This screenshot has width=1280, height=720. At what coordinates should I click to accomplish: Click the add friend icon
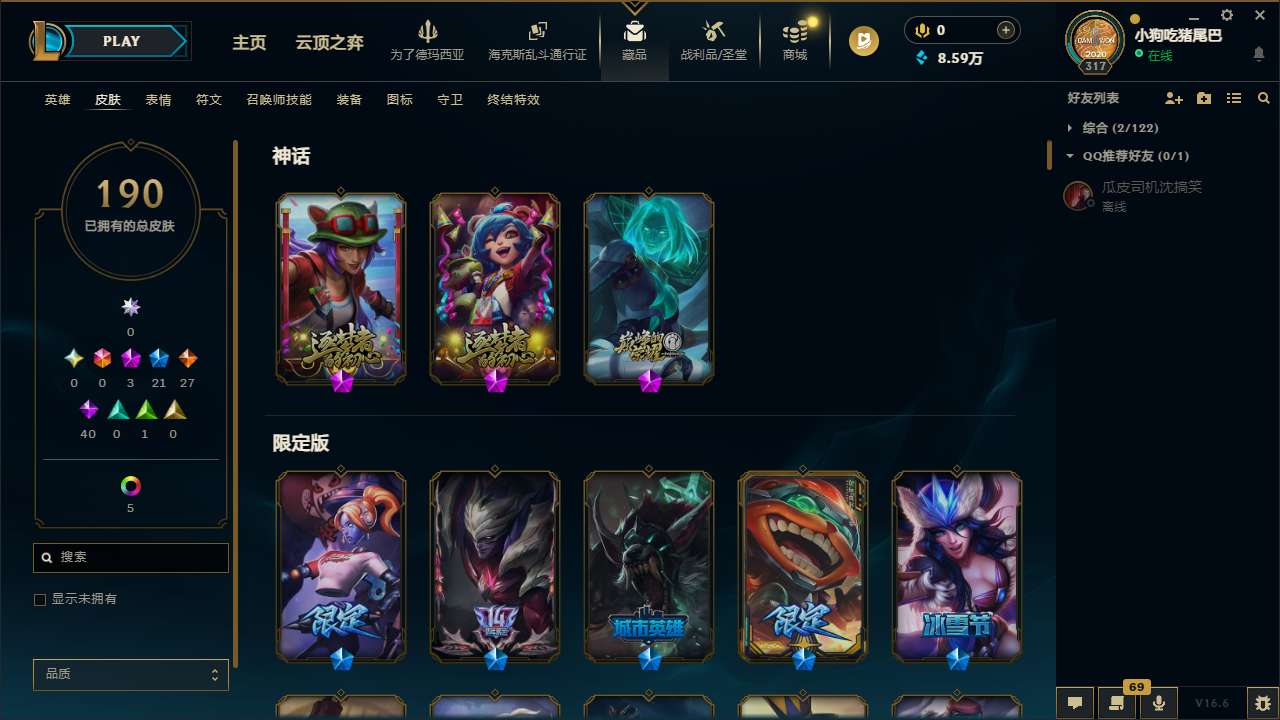[x=1173, y=98]
